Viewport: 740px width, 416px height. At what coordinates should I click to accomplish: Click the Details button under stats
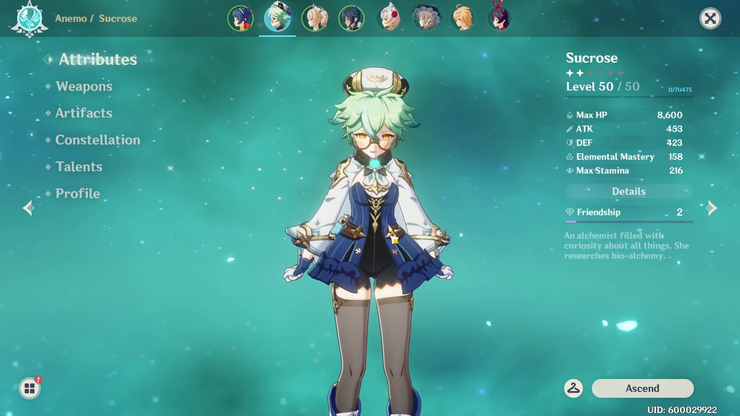click(629, 192)
